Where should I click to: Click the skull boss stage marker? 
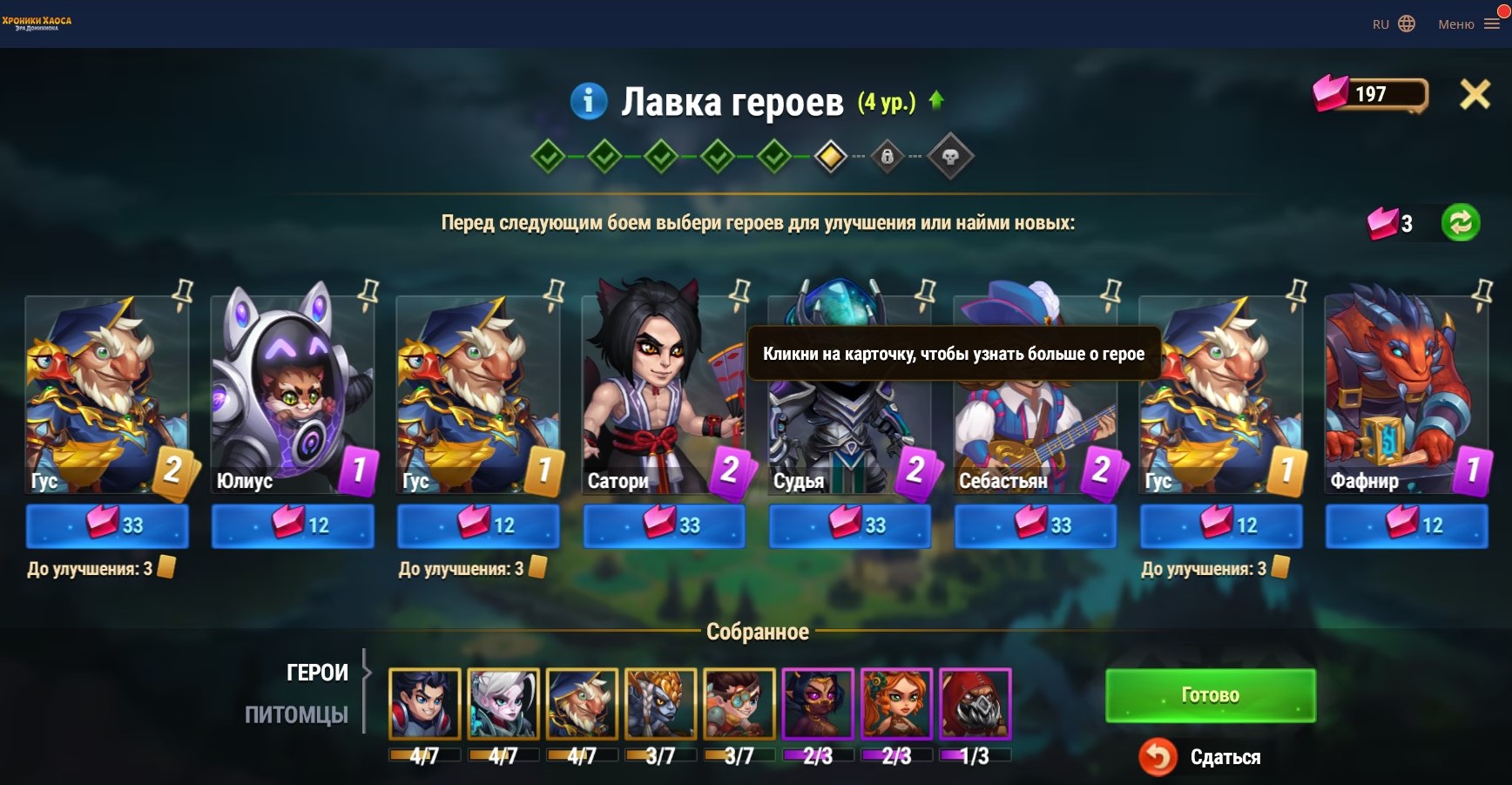click(949, 157)
